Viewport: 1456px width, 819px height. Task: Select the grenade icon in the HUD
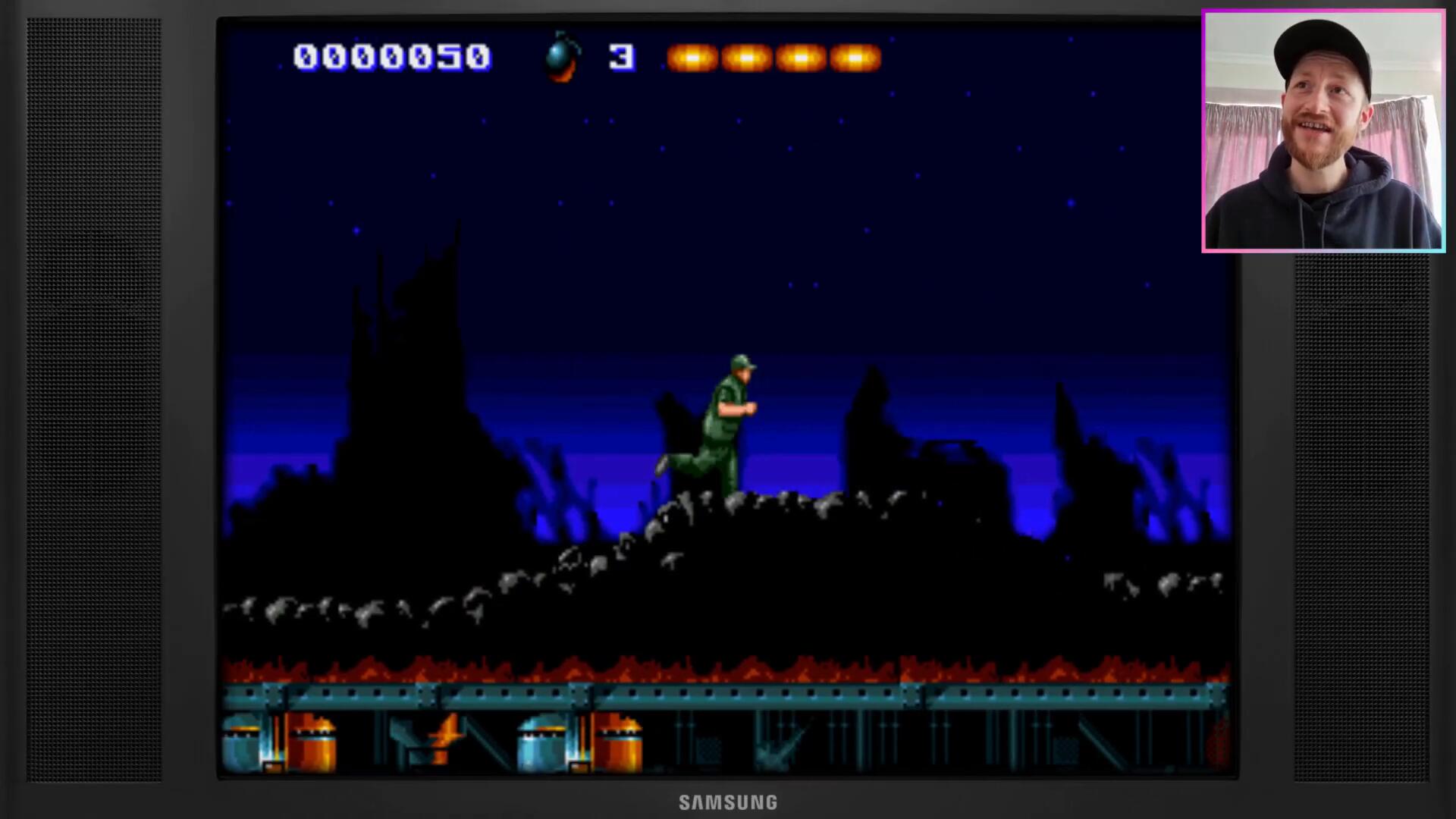click(x=562, y=57)
